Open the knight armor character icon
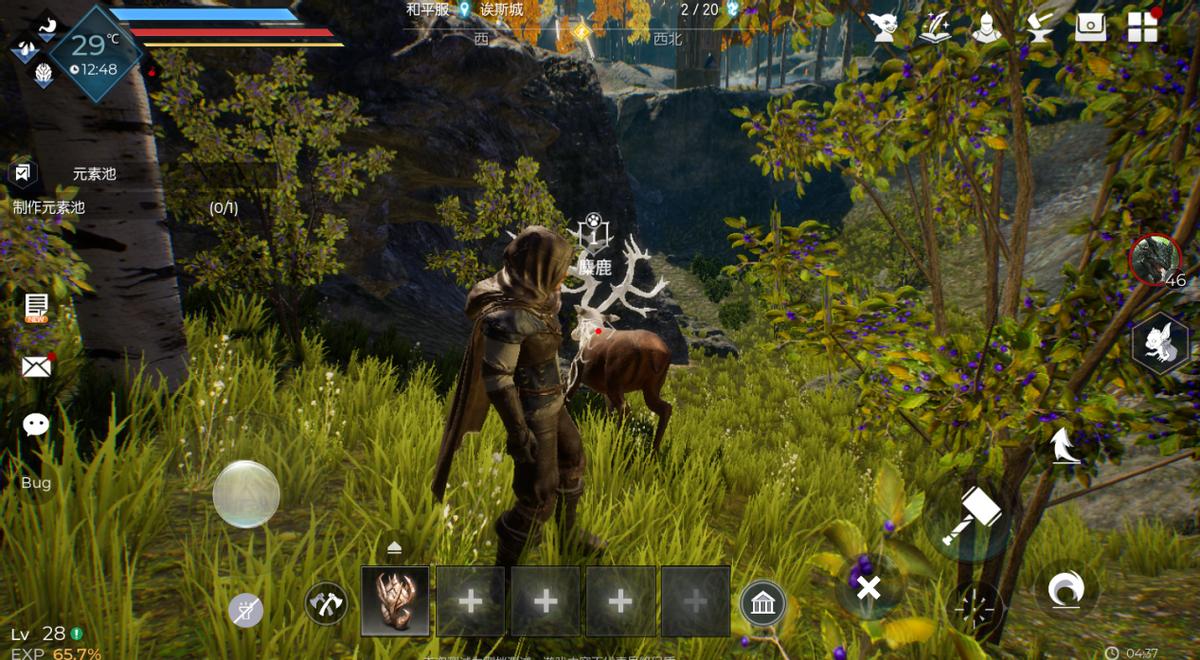 tap(986, 27)
